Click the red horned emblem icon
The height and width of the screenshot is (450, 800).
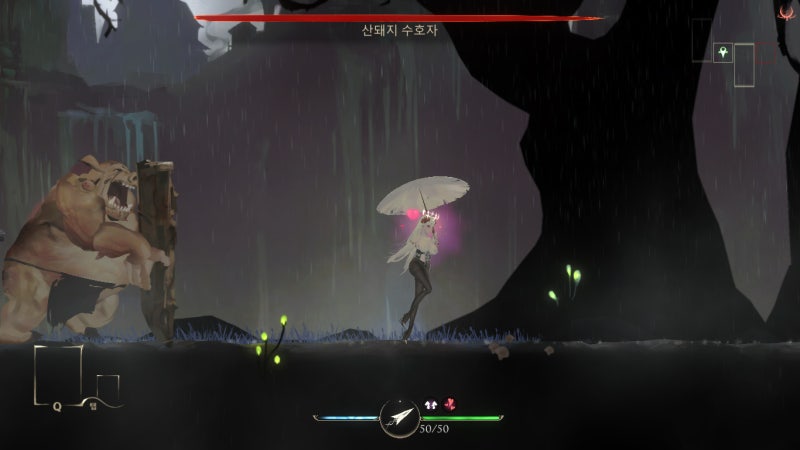pyautogui.click(x=787, y=13)
